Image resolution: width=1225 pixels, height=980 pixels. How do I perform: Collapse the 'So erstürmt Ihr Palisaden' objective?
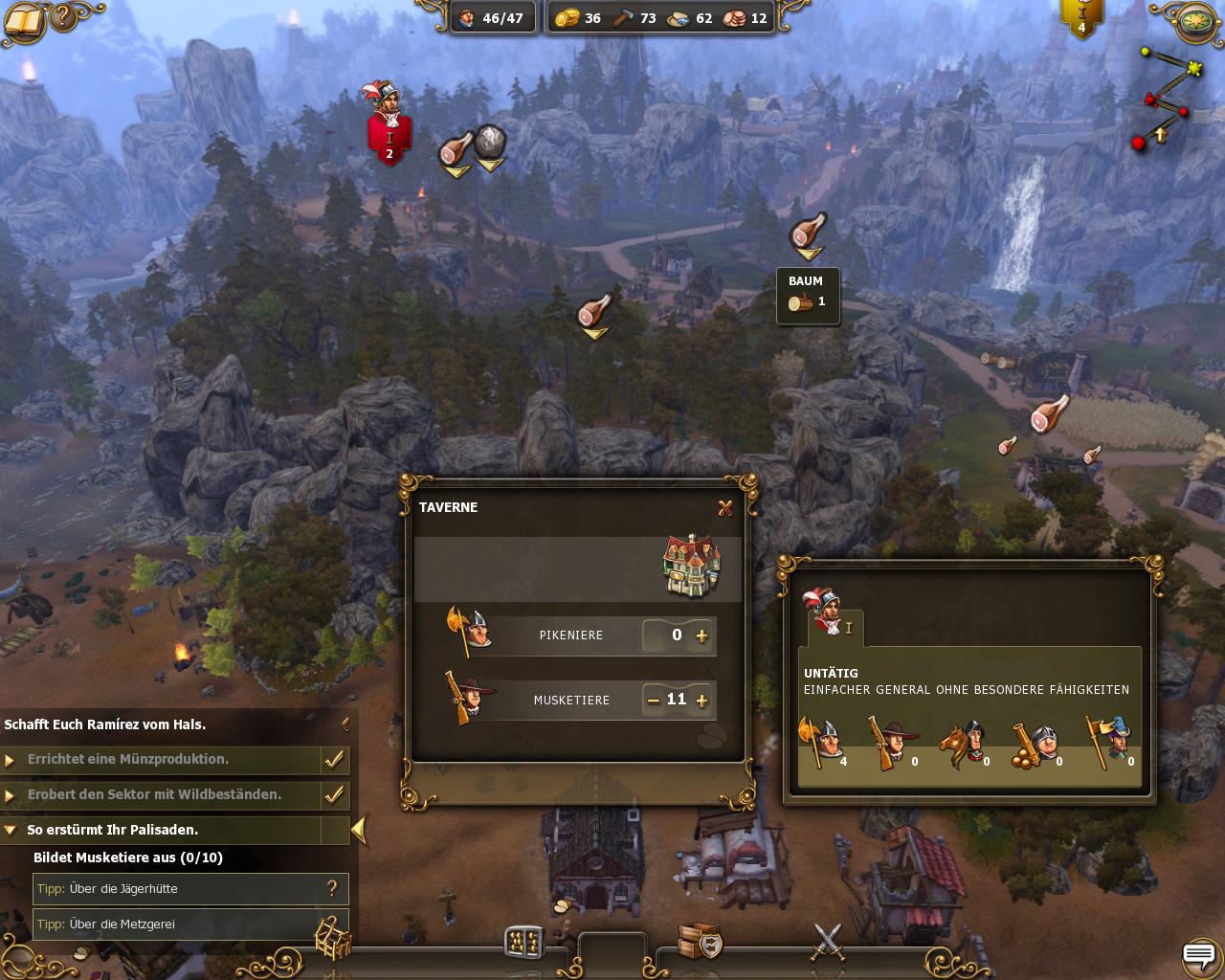coord(11,831)
